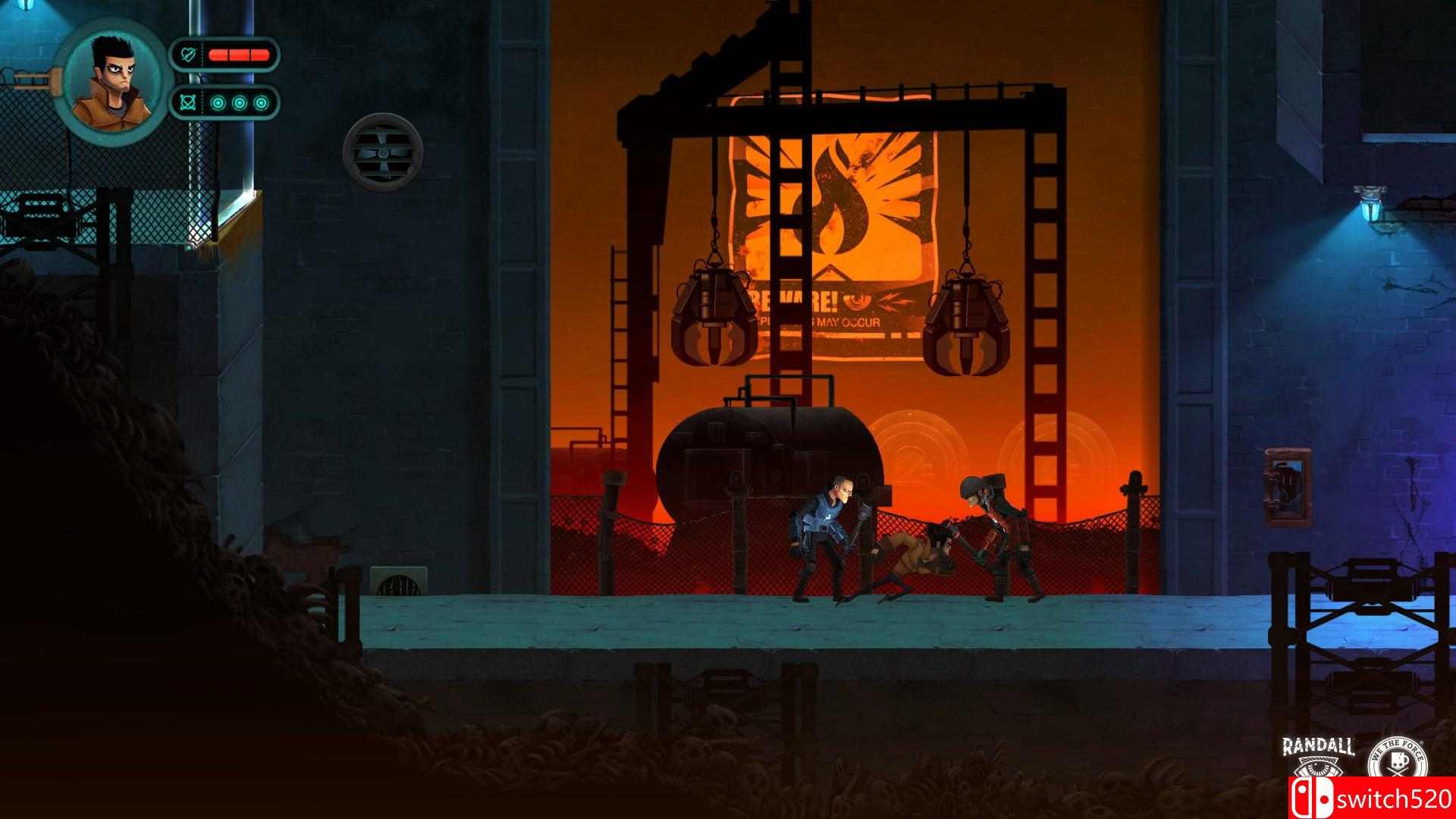
Task: Click the switch520 watermark link
Action: (1395, 798)
